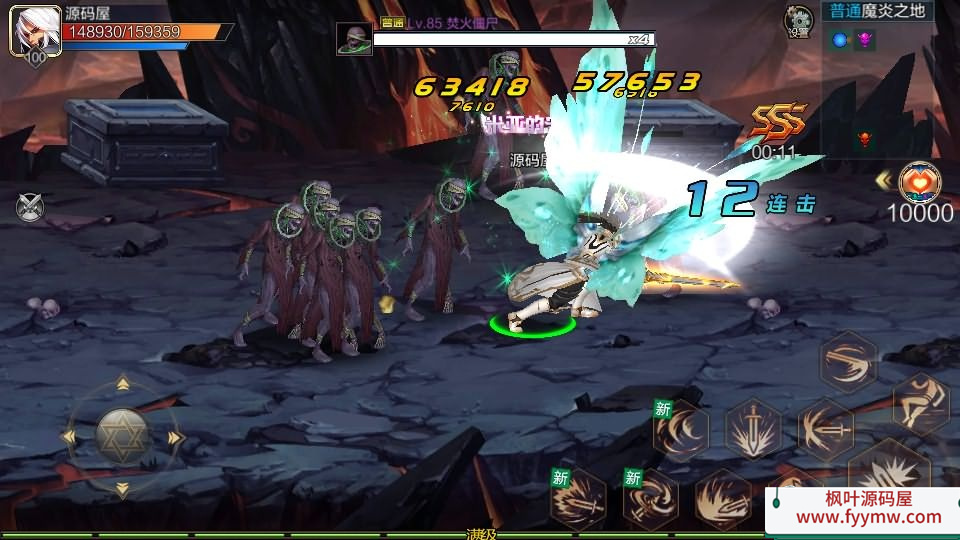Activate the downward sword burst skill

(x=753, y=430)
